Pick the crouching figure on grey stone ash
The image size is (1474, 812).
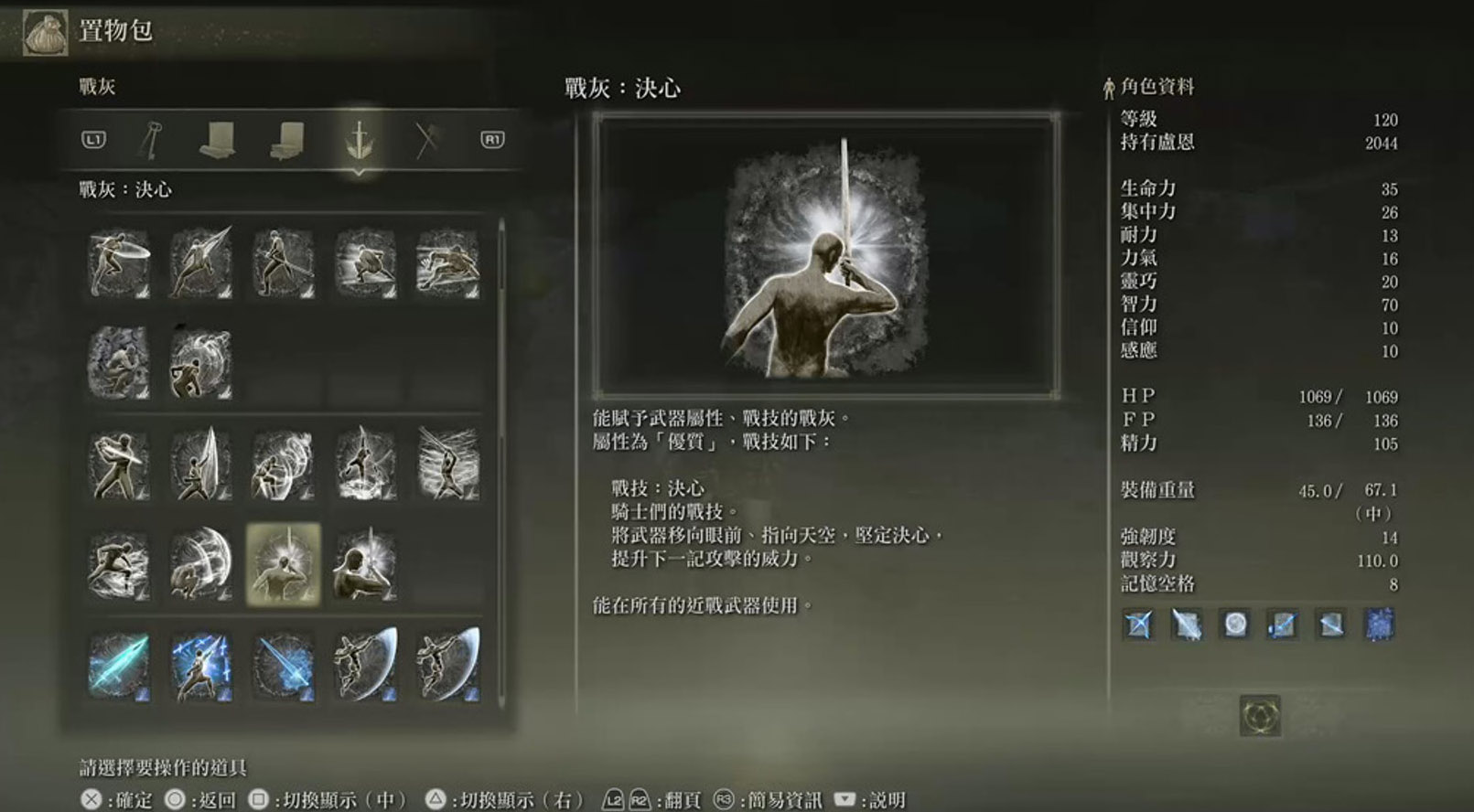pyautogui.click(x=119, y=364)
